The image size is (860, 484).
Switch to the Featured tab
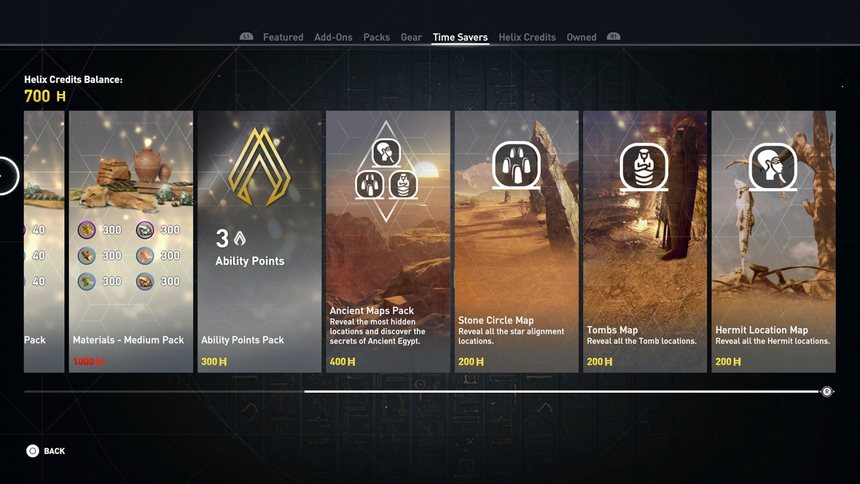click(283, 38)
